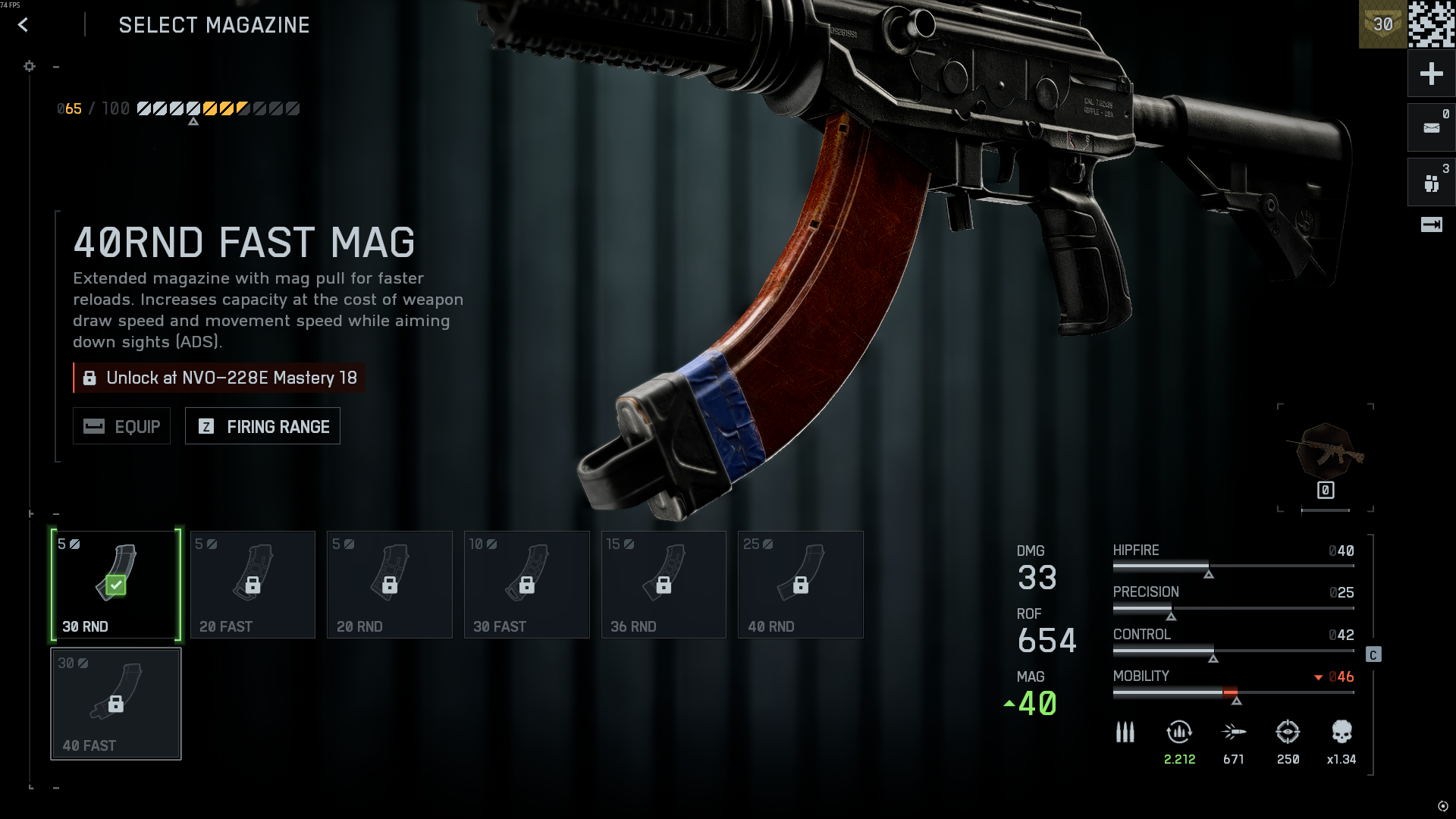Click the plus button at top right
The height and width of the screenshot is (819, 1456).
pyautogui.click(x=1431, y=74)
